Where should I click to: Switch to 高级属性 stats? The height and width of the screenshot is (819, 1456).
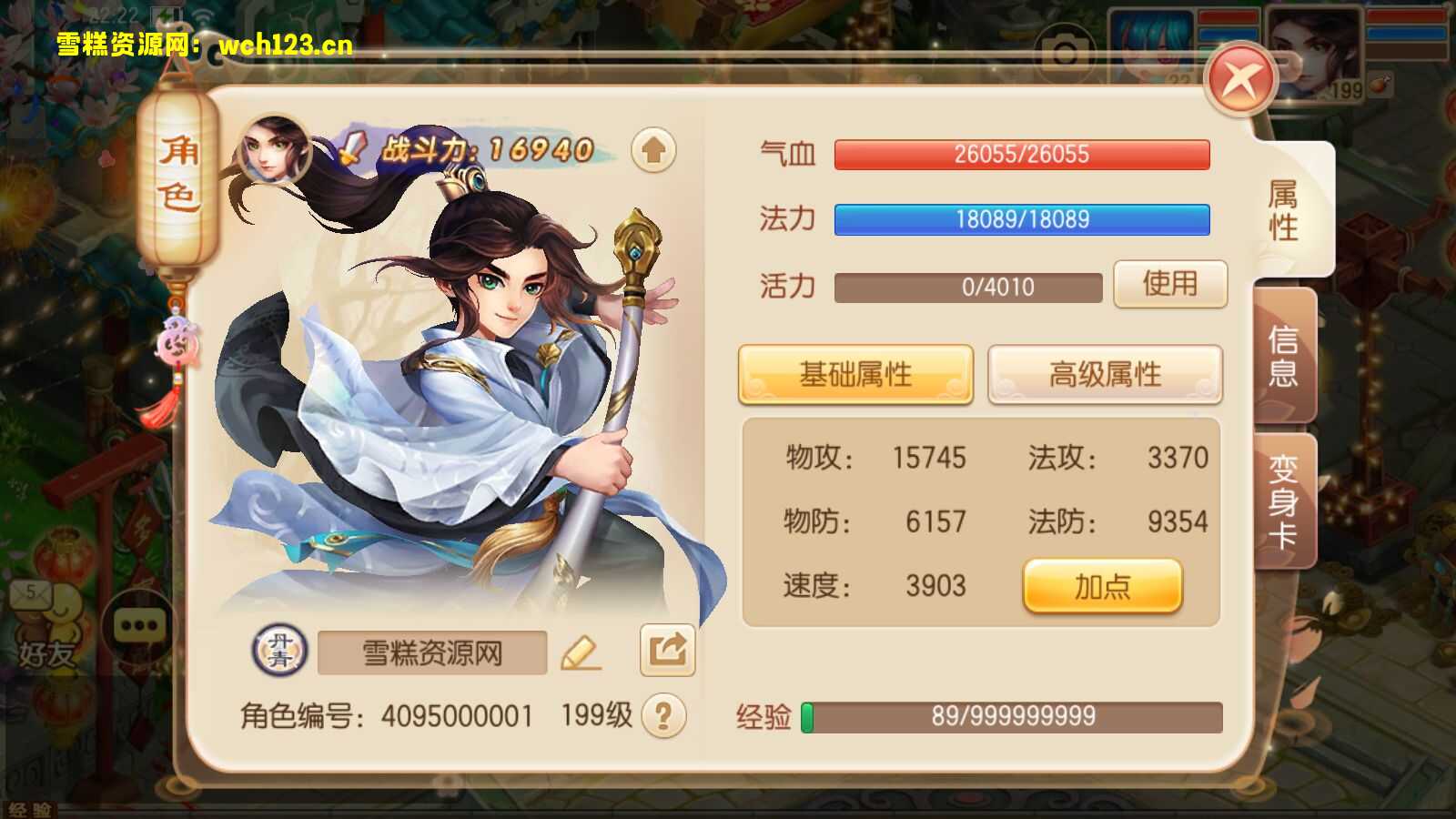pyautogui.click(x=1105, y=374)
